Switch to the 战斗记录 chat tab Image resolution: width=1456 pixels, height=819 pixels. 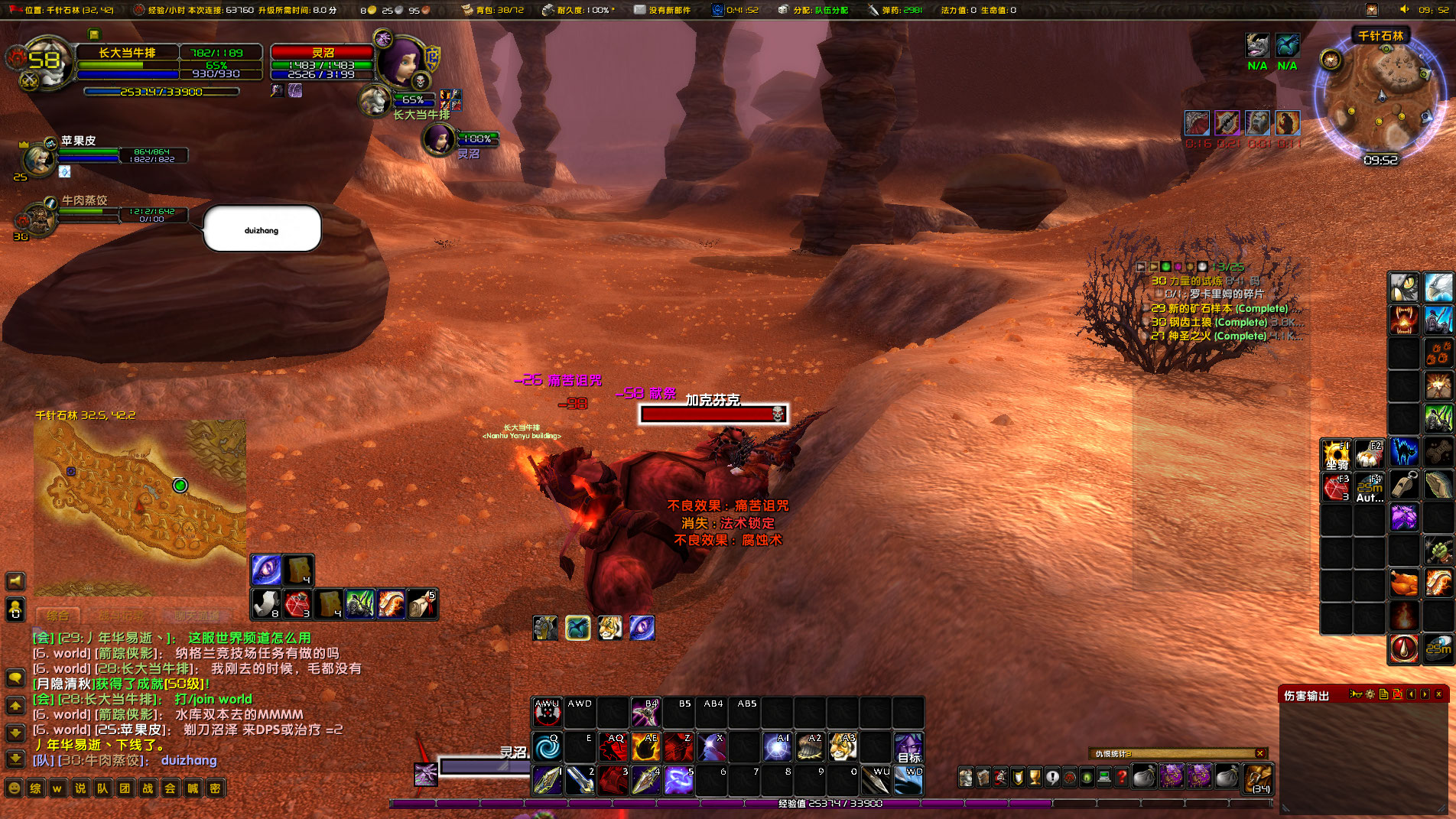122,615
